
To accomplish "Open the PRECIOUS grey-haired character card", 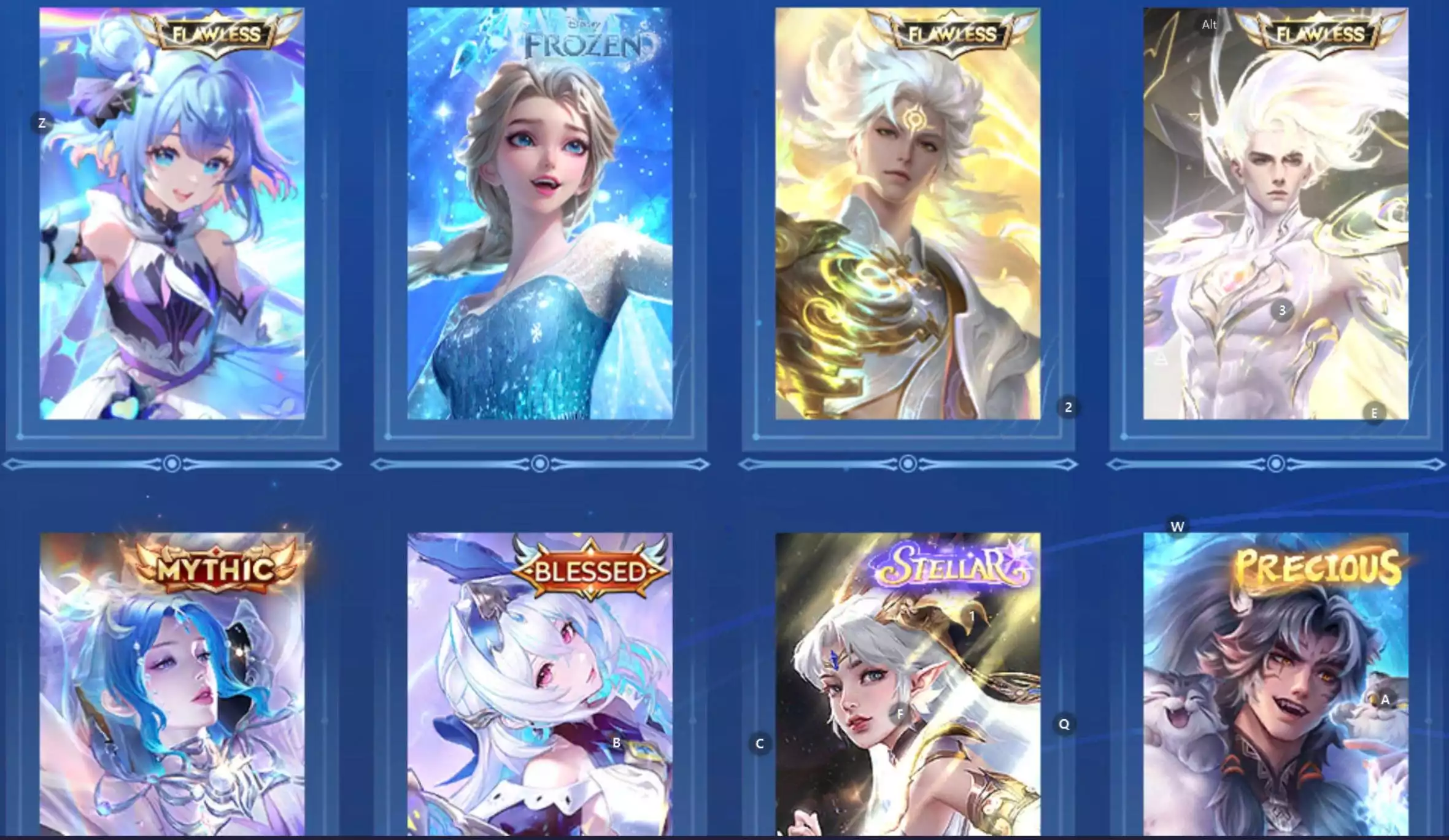I will 1289,706.
